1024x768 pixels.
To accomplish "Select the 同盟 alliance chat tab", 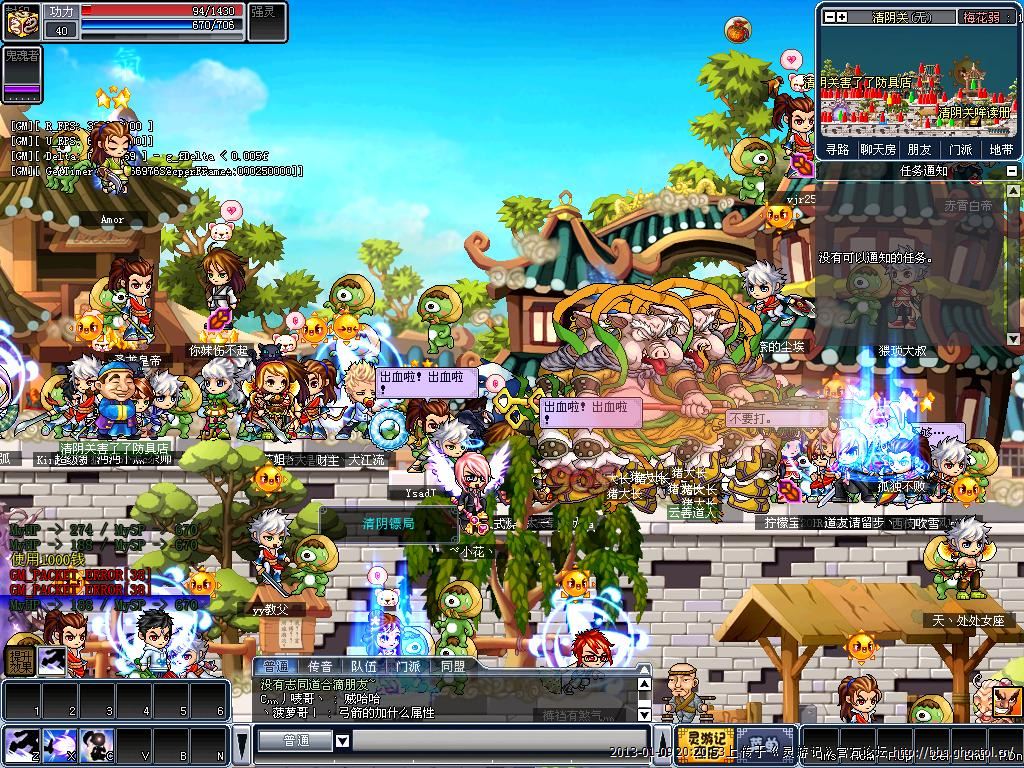I will [x=452, y=666].
